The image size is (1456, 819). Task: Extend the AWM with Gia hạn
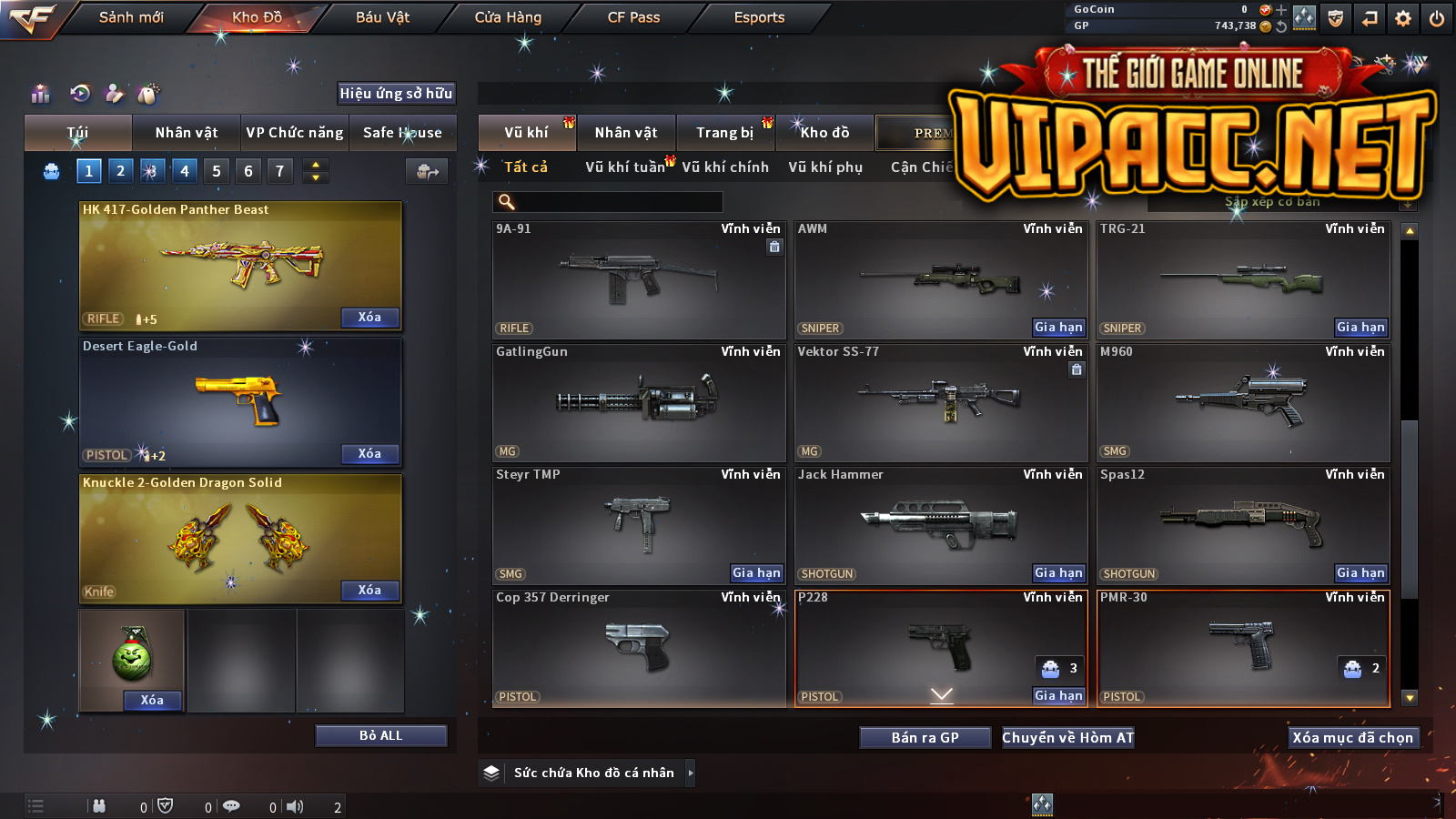[x=1058, y=328]
